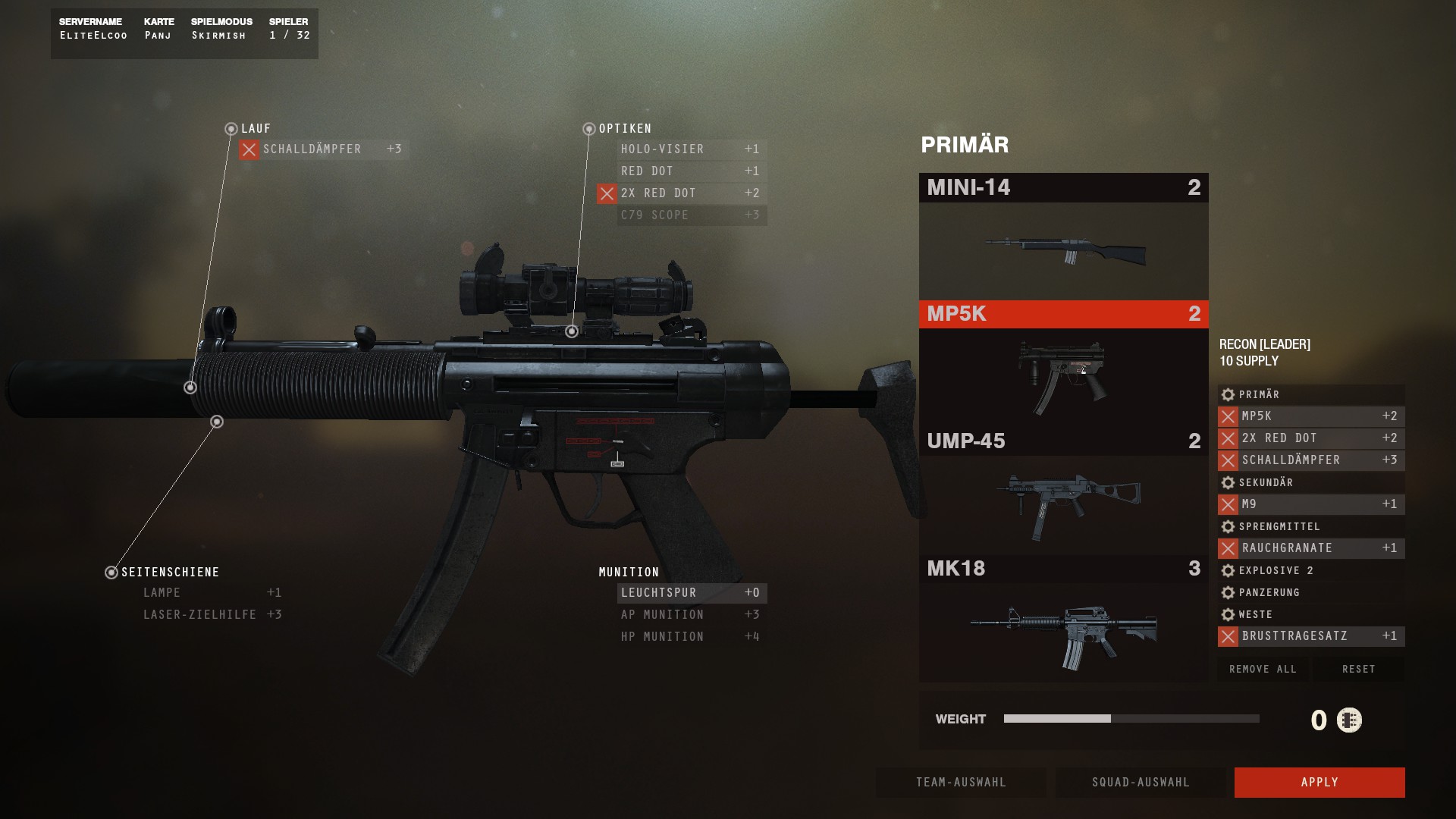Click Remove All in loadout summary
Viewport: 1456px width, 819px height.
click(x=1263, y=669)
